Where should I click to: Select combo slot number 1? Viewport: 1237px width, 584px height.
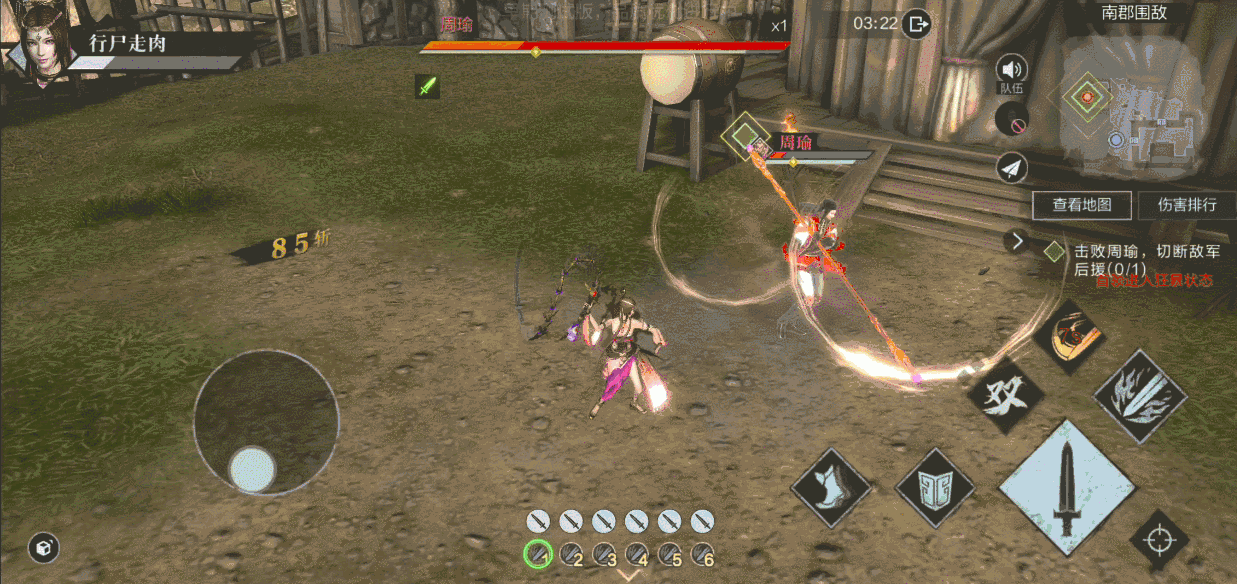click(x=538, y=553)
